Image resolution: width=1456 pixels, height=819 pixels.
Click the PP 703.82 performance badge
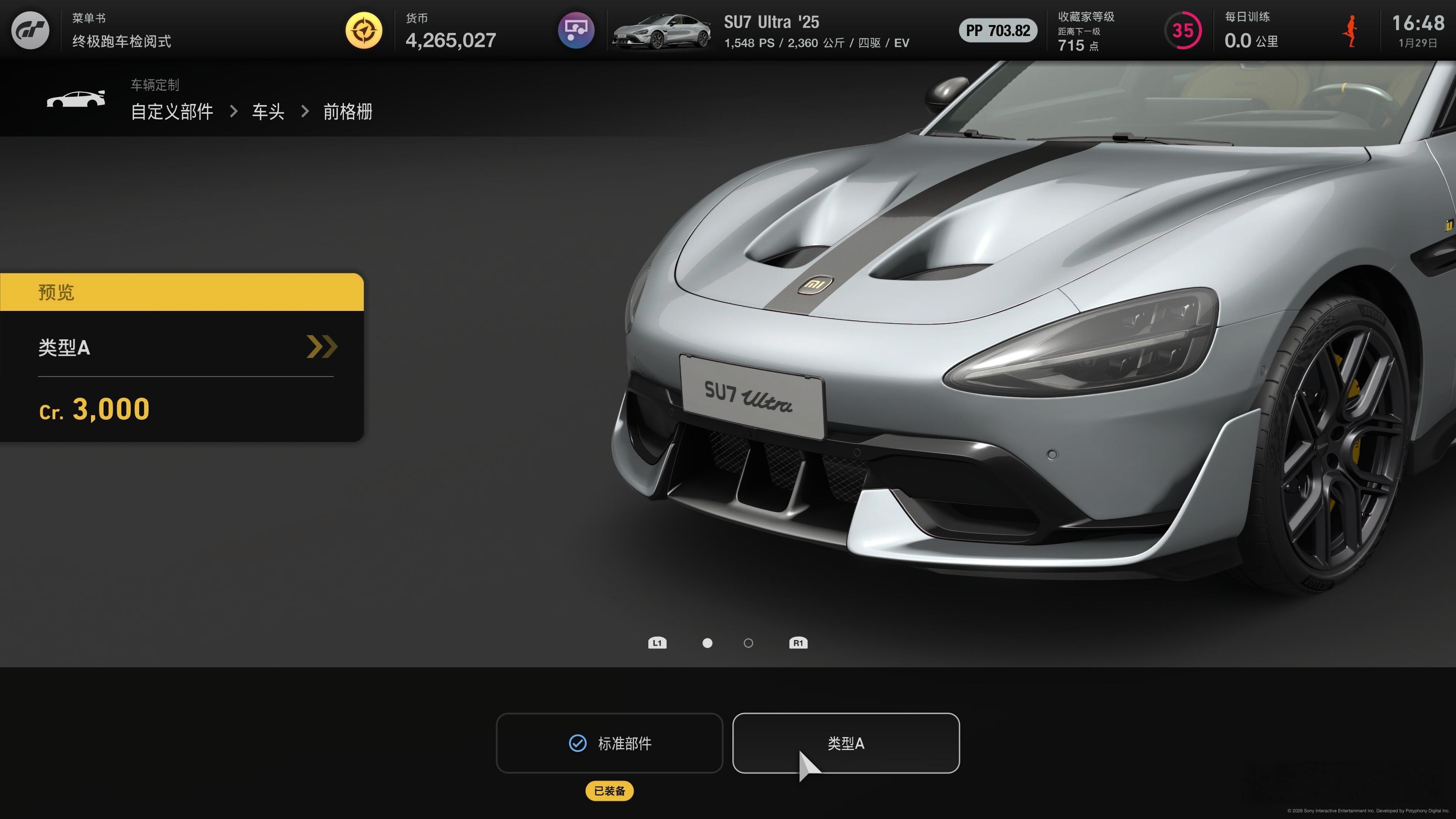(998, 30)
